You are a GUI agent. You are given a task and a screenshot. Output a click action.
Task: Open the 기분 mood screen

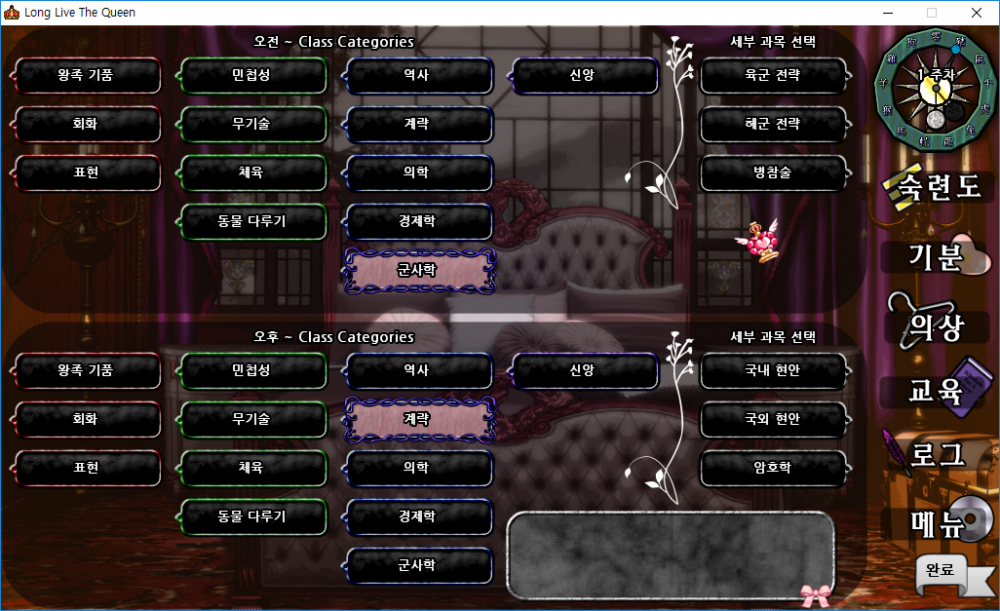click(x=935, y=257)
